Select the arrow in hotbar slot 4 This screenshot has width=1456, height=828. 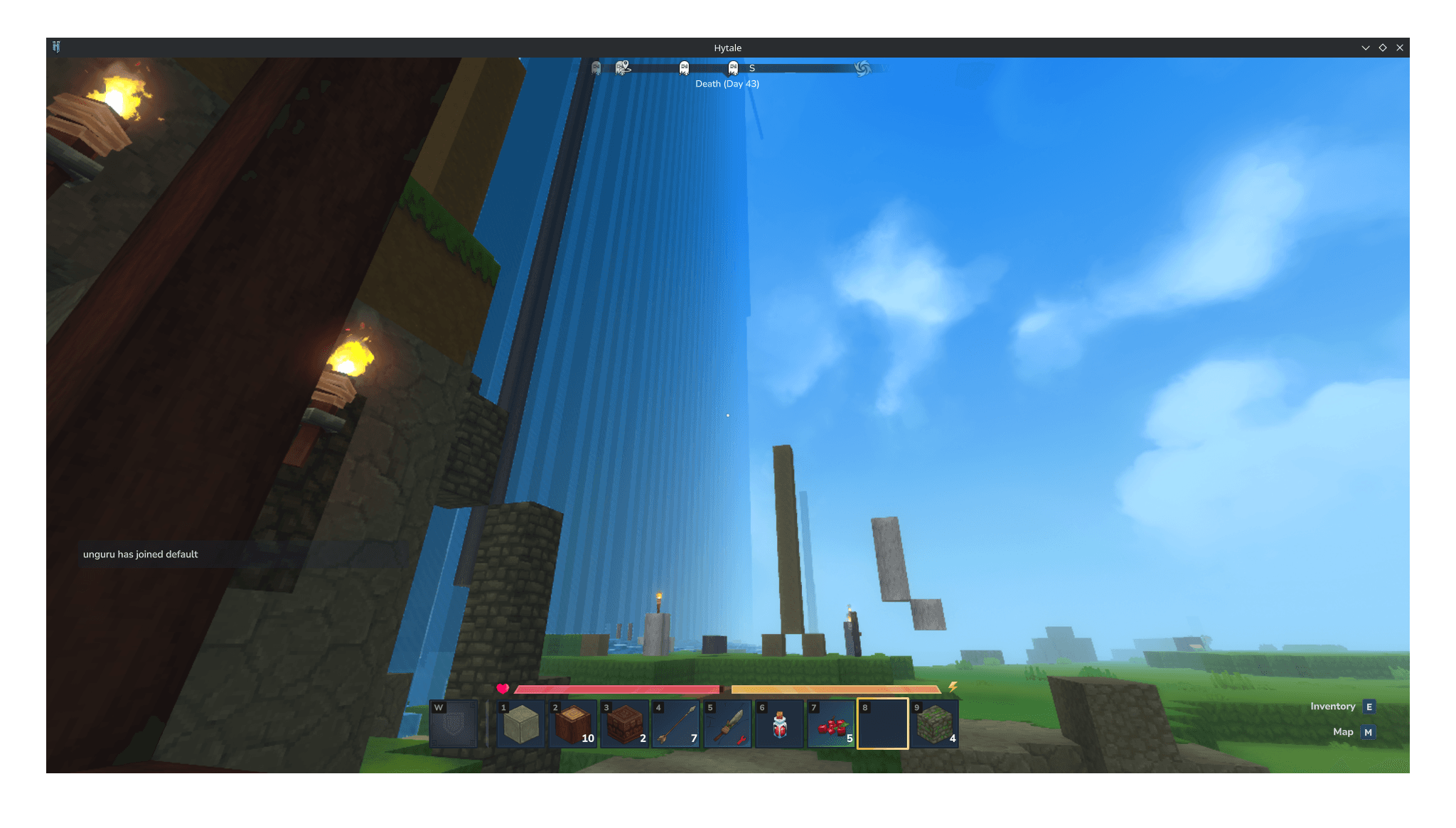(x=677, y=724)
